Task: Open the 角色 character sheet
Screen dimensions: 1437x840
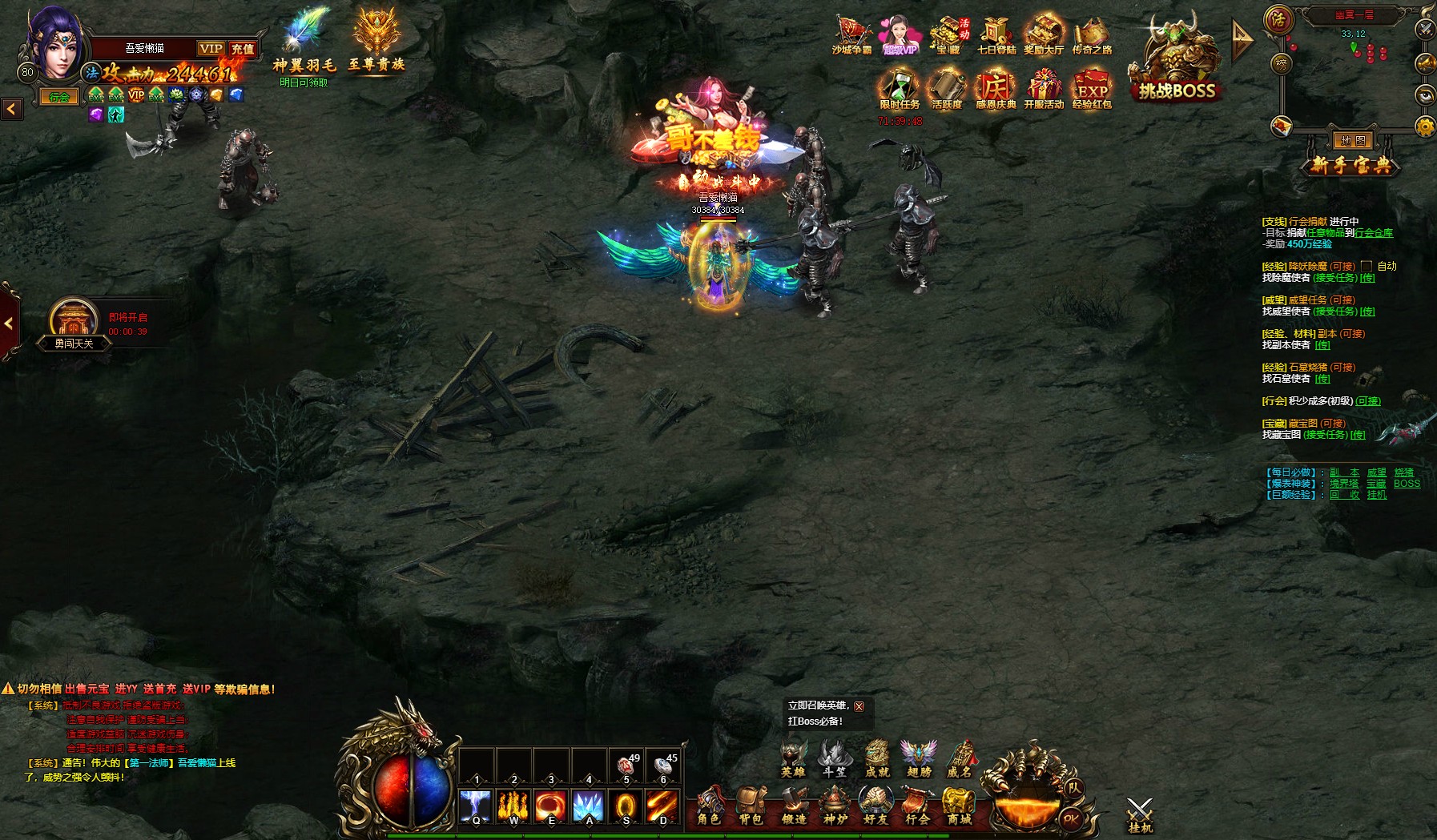Action: tap(709, 804)
